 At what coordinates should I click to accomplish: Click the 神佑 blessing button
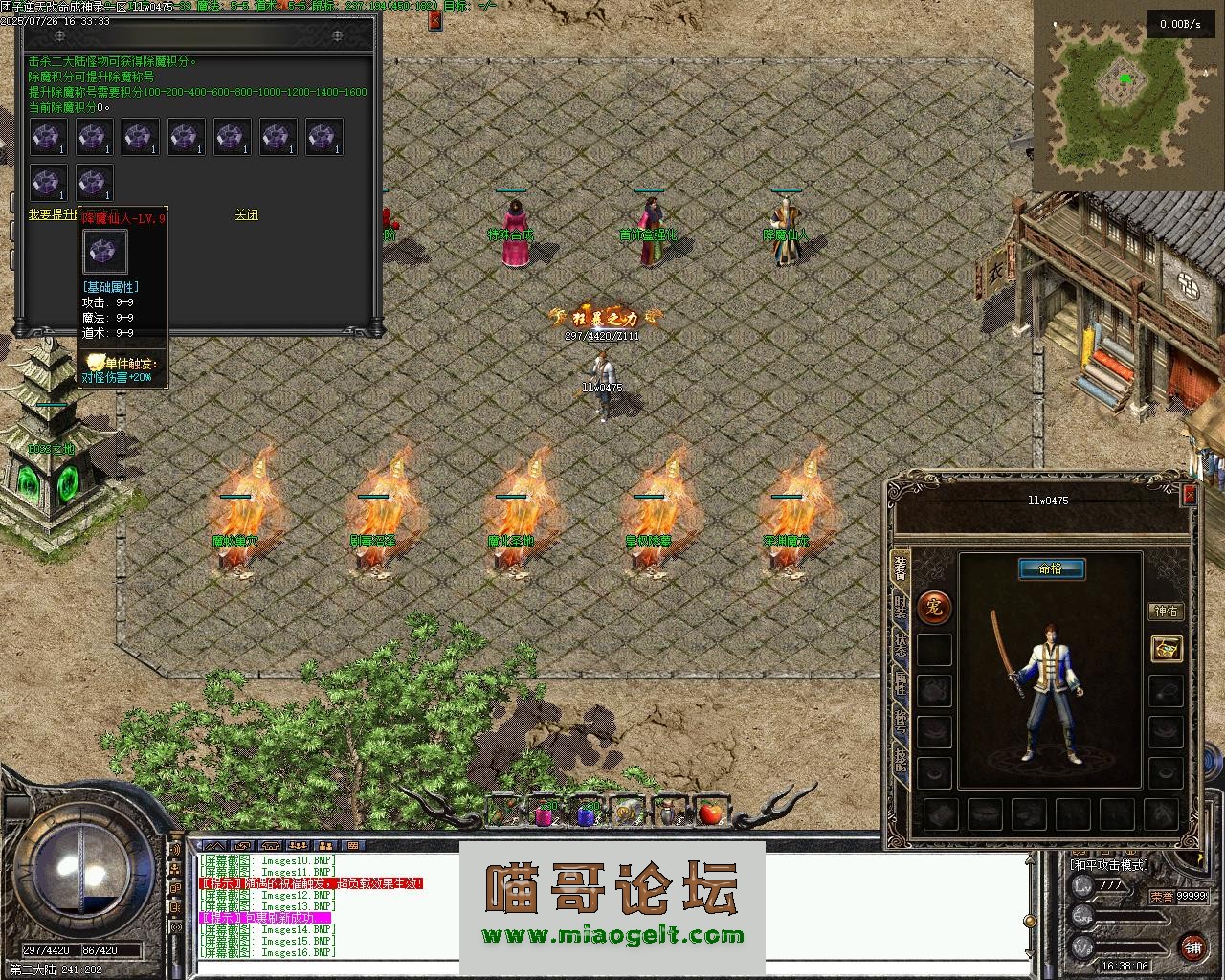(1166, 611)
